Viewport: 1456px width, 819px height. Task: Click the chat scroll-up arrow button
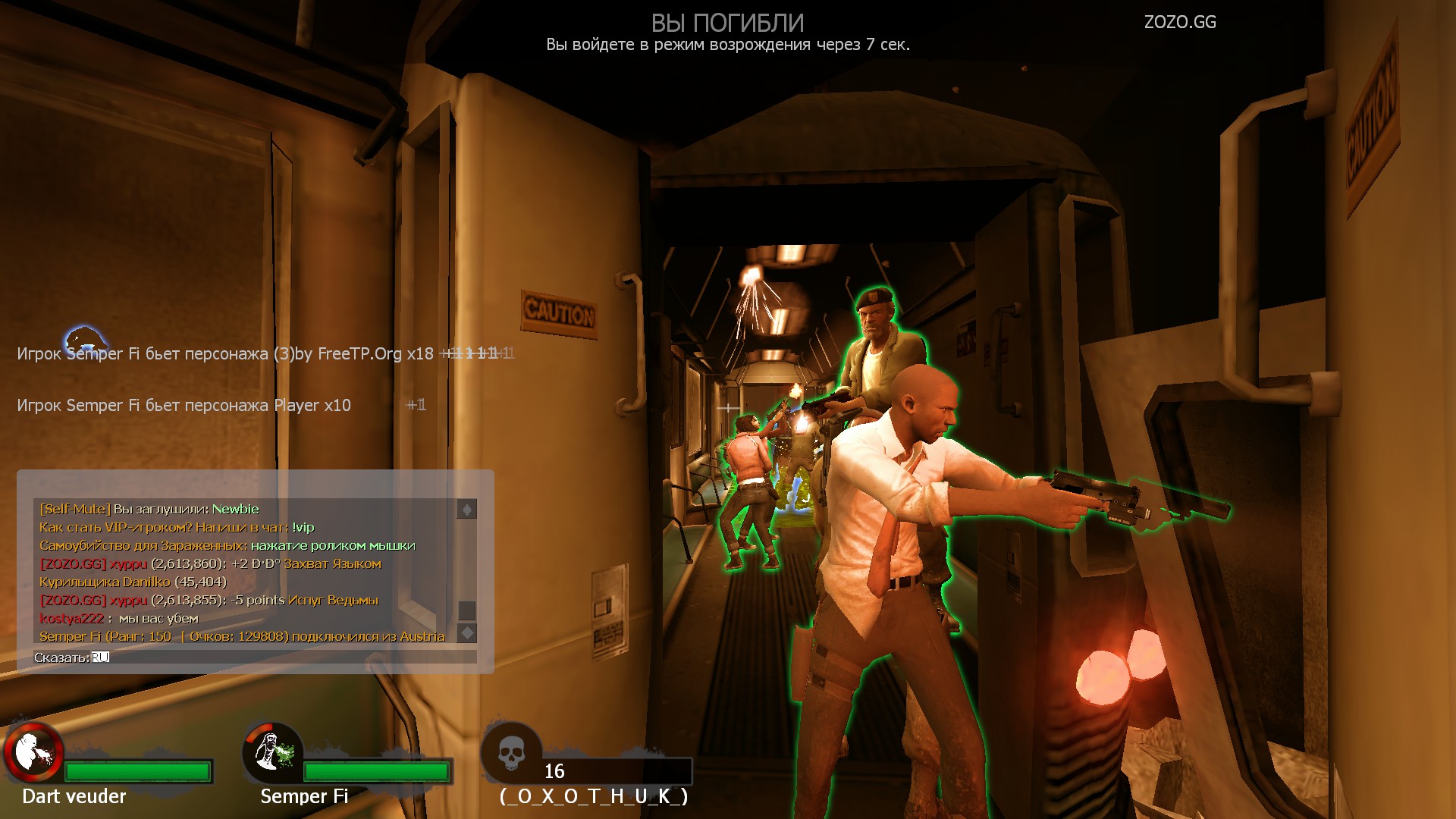pyautogui.click(x=467, y=510)
